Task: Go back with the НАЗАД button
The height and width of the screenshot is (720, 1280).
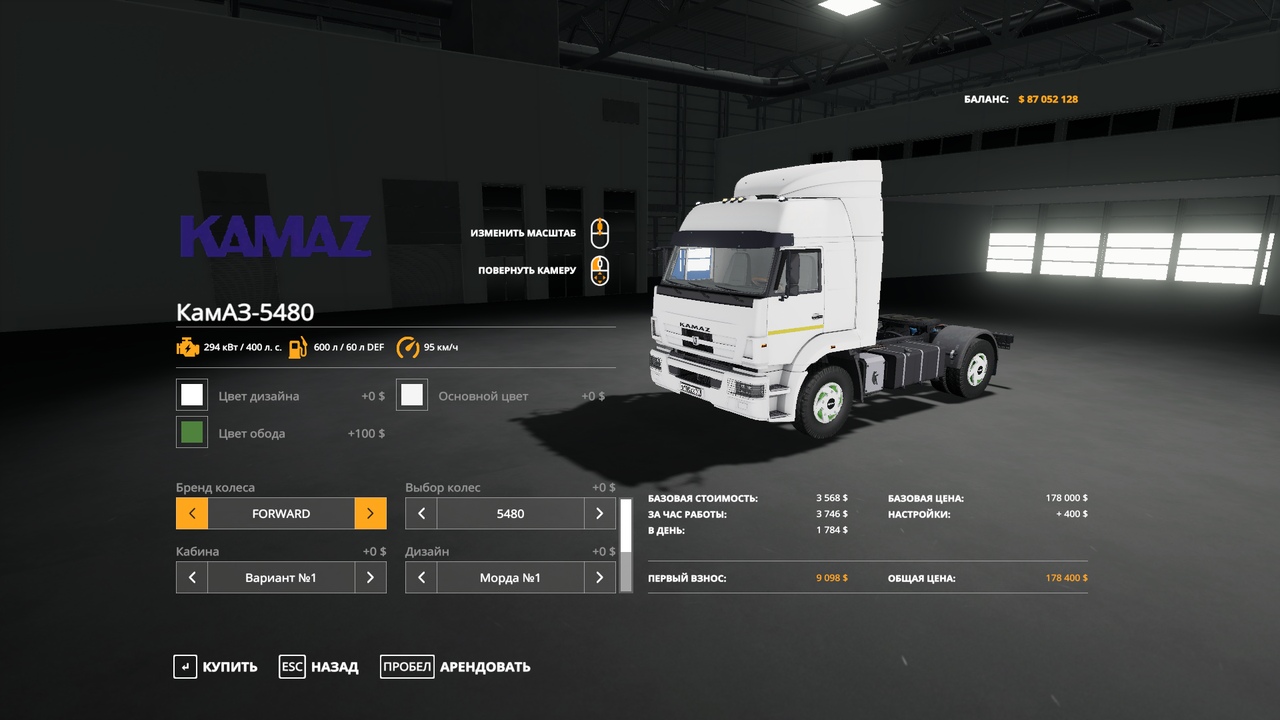Action: coord(319,667)
